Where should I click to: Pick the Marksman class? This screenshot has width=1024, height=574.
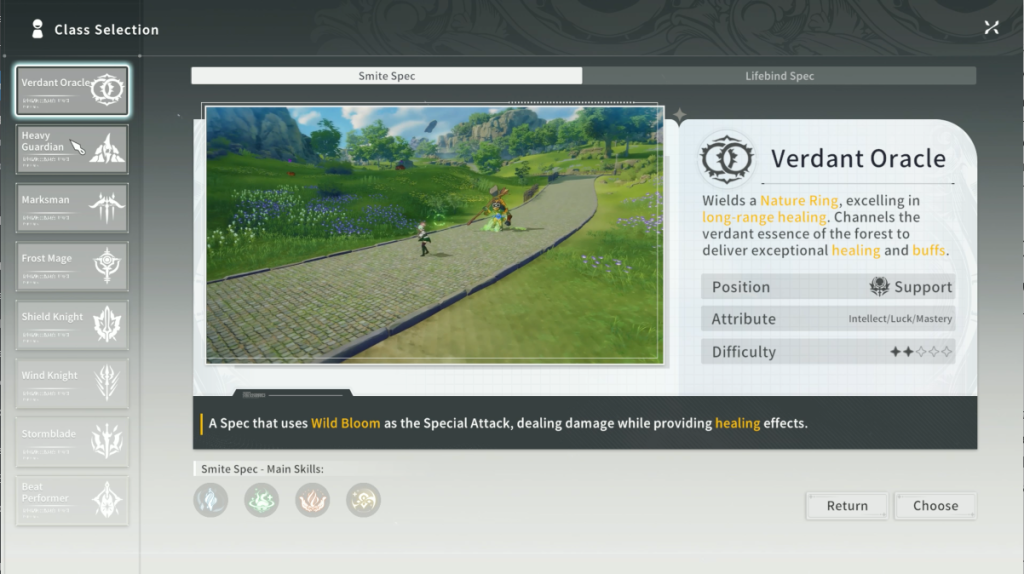(x=72, y=208)
